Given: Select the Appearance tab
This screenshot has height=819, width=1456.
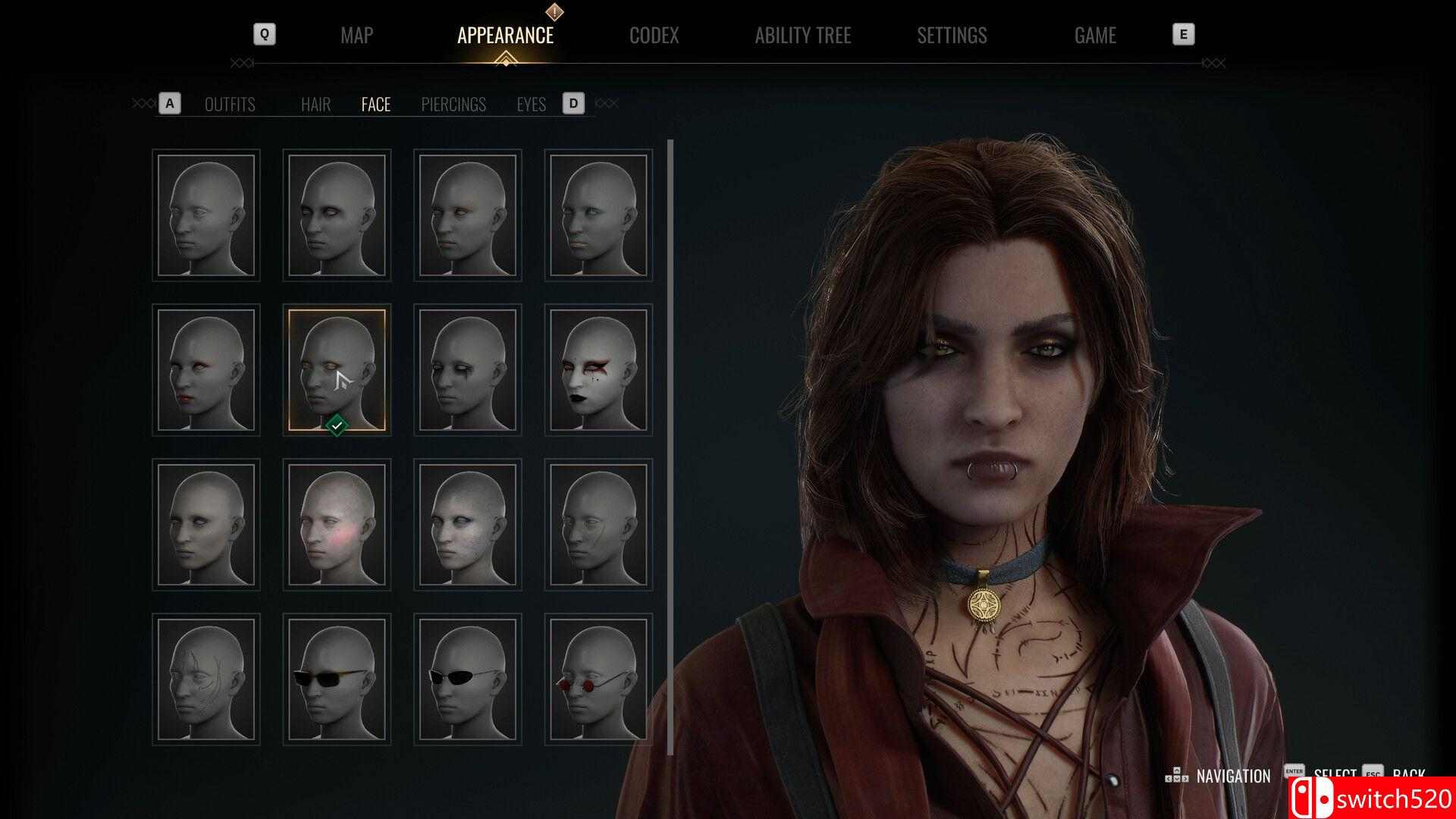Looking at the screenshot, I should [505, 36].
